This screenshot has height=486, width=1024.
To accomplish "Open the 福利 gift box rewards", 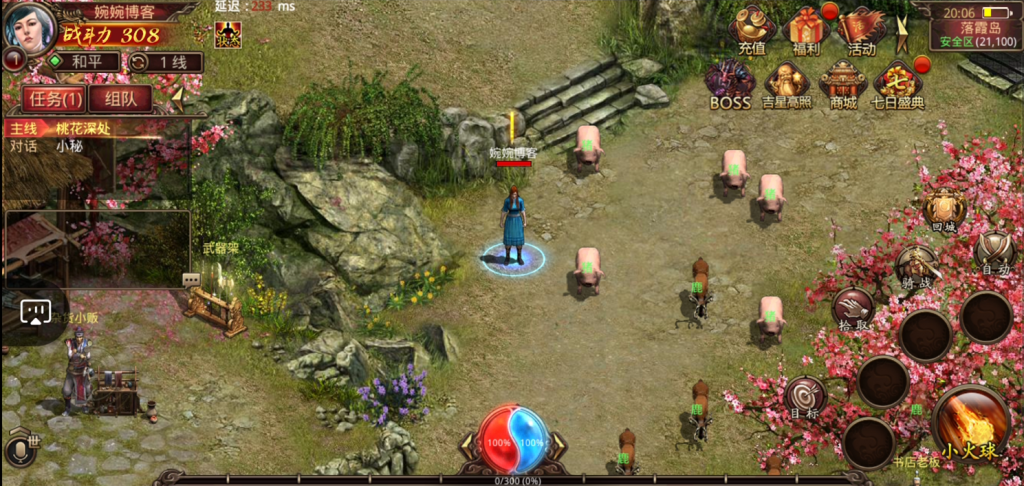I will click(805, 30).
